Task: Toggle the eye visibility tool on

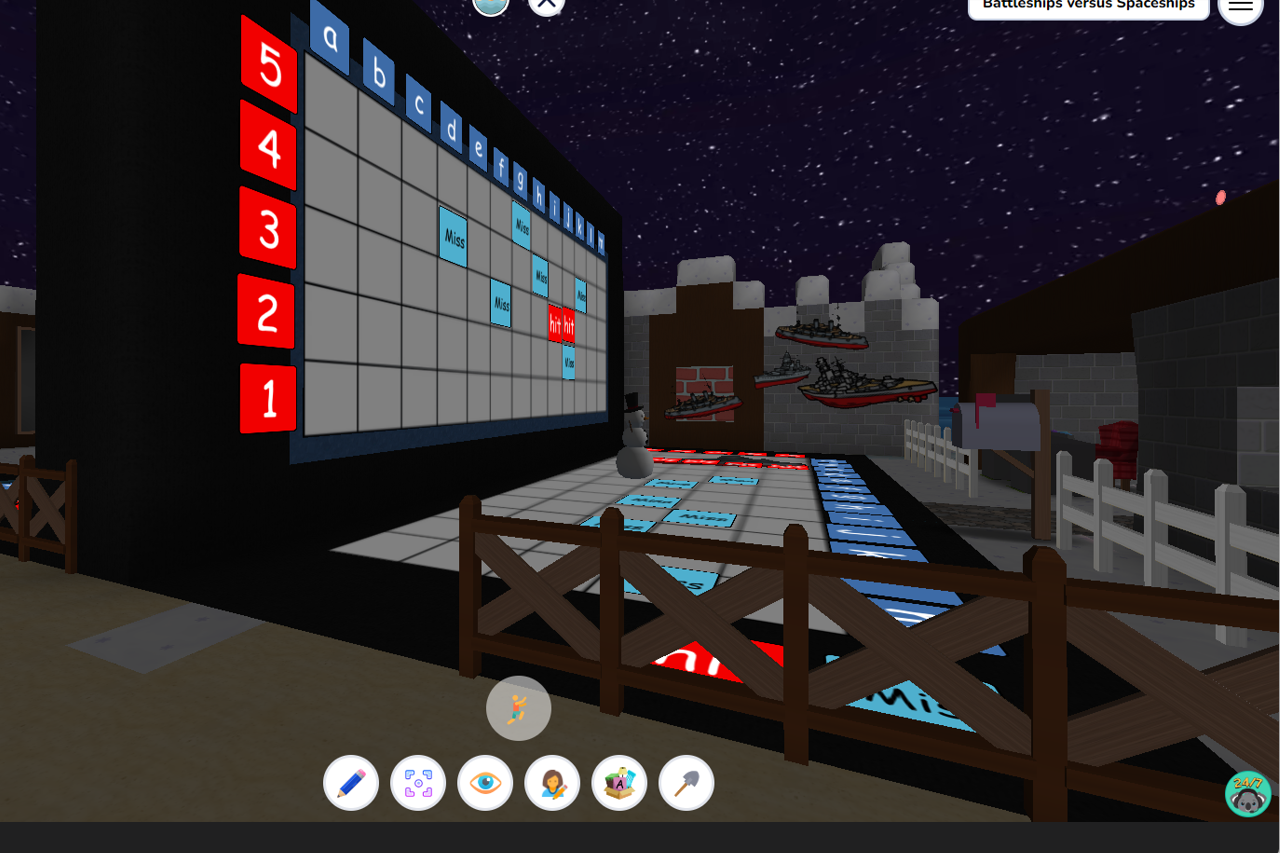Action: click(485, 782)
